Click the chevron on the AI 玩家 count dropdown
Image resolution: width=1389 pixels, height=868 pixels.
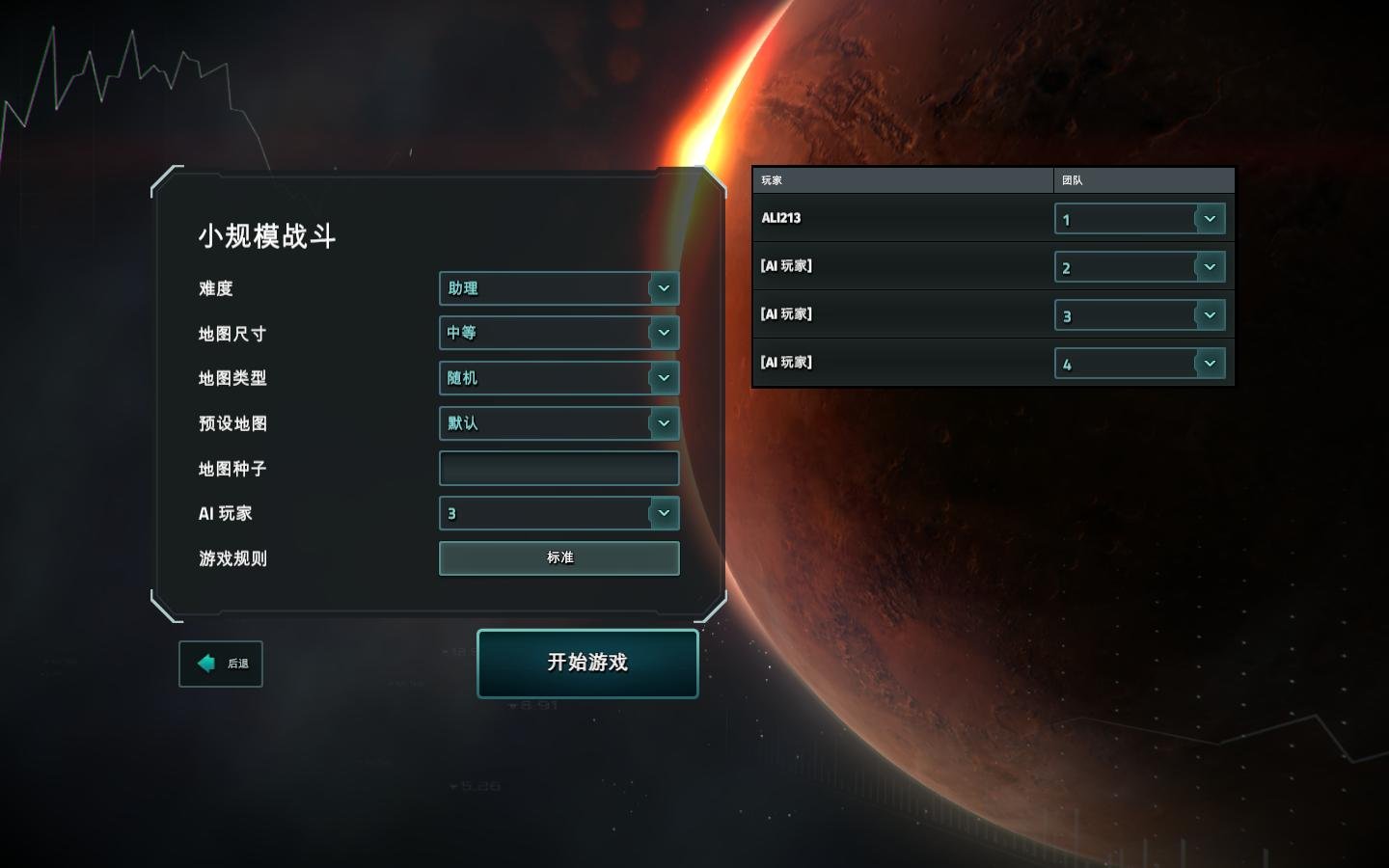point(664,513)
